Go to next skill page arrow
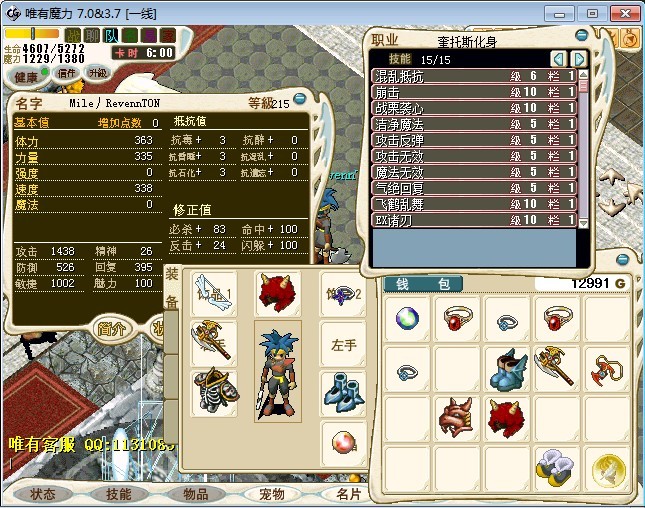Screen dimensions: 645x508 (x=578, y=58)
